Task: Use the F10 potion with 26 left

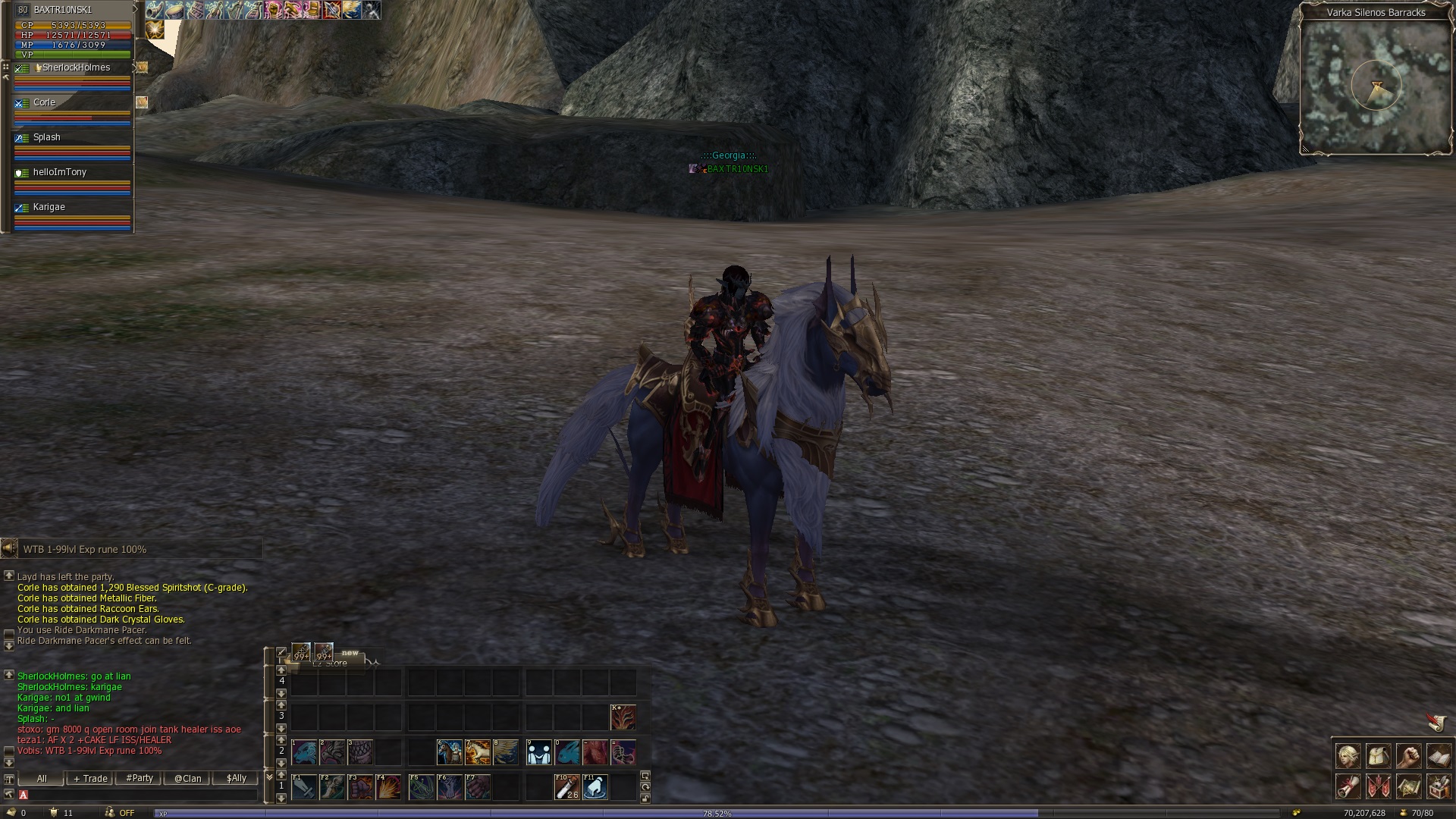Action: [x=567, y=787]
